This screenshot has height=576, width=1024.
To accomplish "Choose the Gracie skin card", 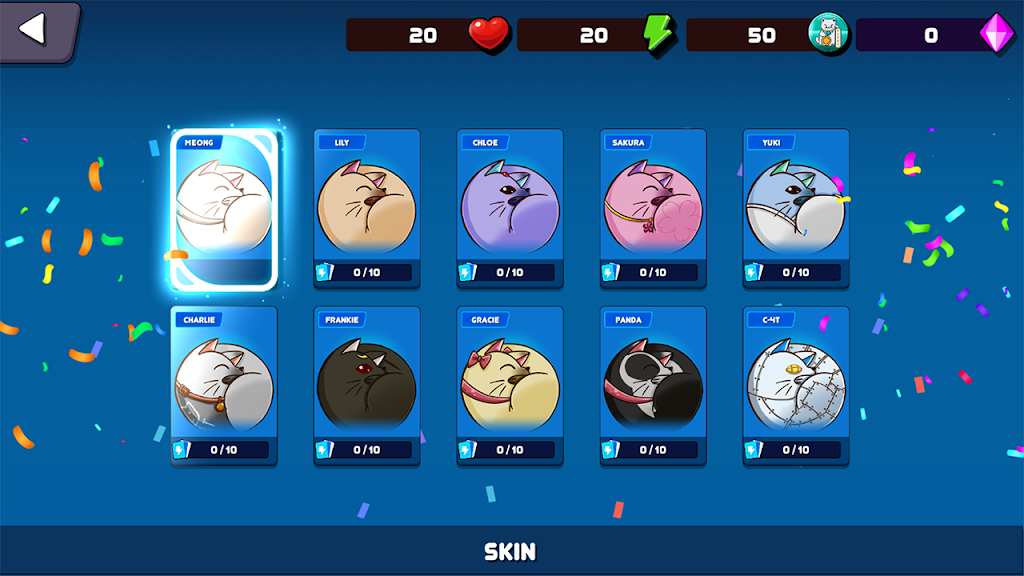I will [x=510, y=386].
